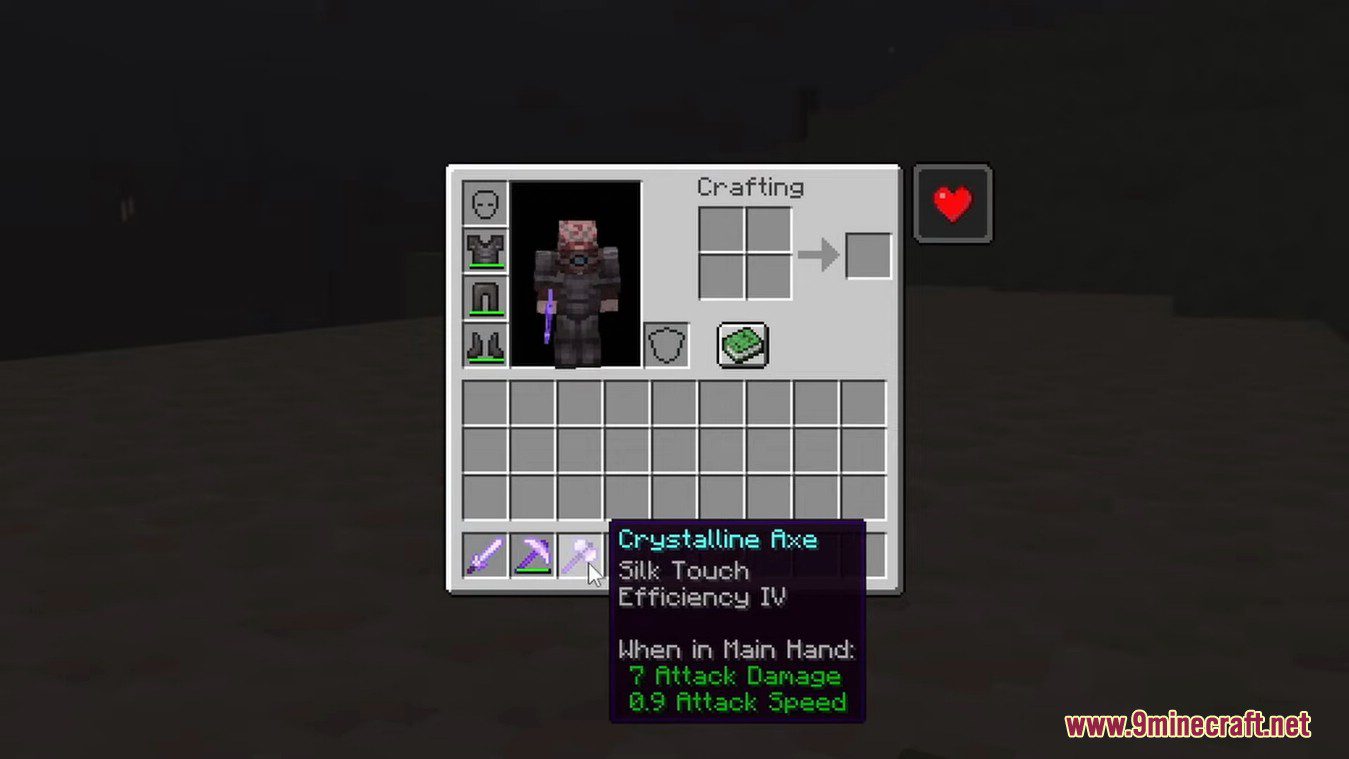Click the Crafting section label
Image resolution: width=1349 pixels, height=759 pixels.
point(750,187)
